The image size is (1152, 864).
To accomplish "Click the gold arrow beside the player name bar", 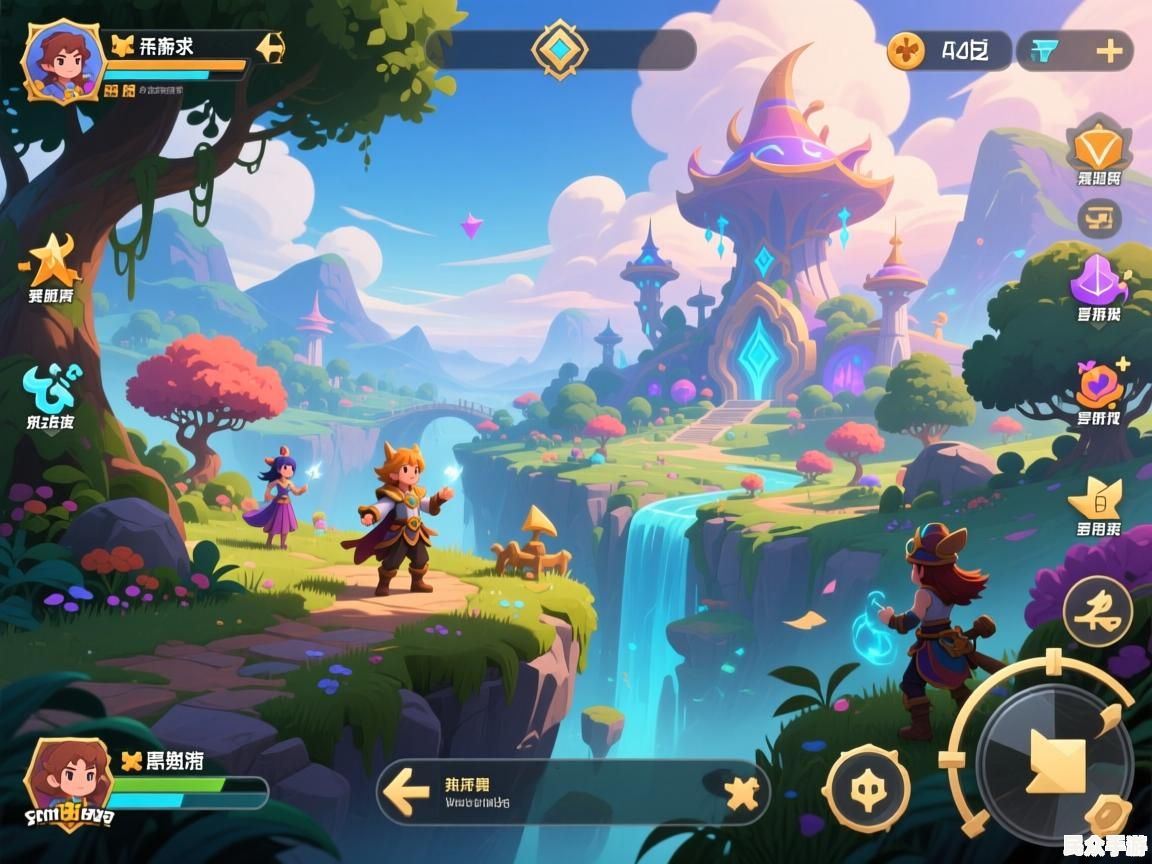I will (269, 47).
